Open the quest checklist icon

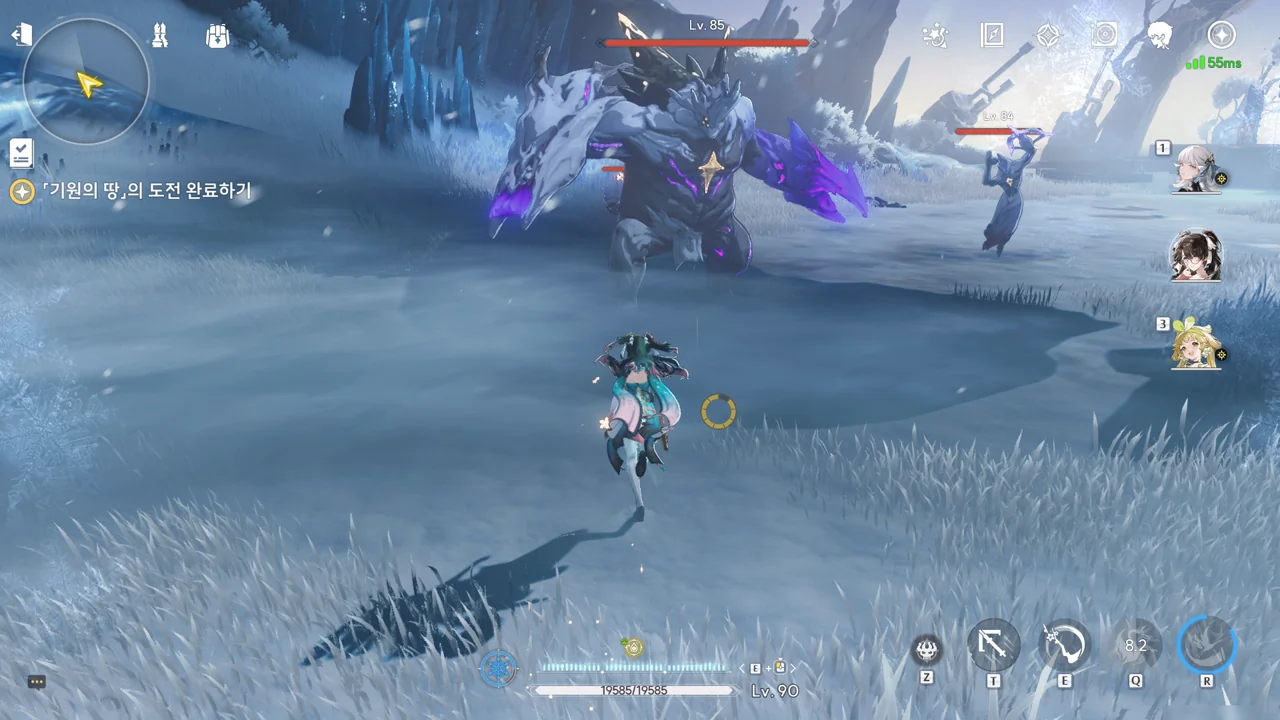click(x=21, y=153)
